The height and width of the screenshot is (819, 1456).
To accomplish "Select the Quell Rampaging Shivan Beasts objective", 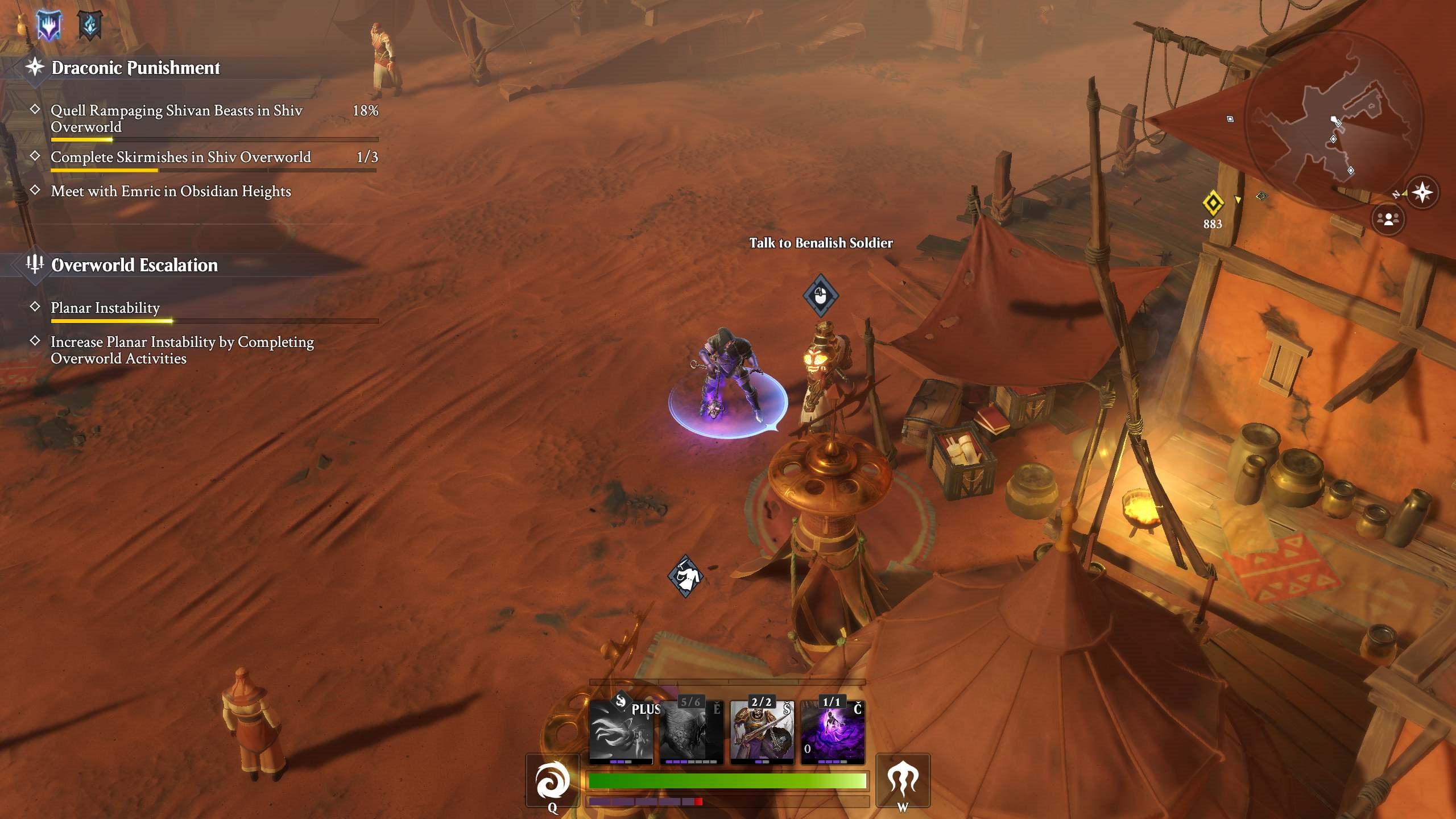I will pyautogui.click(x=176, y=118).
